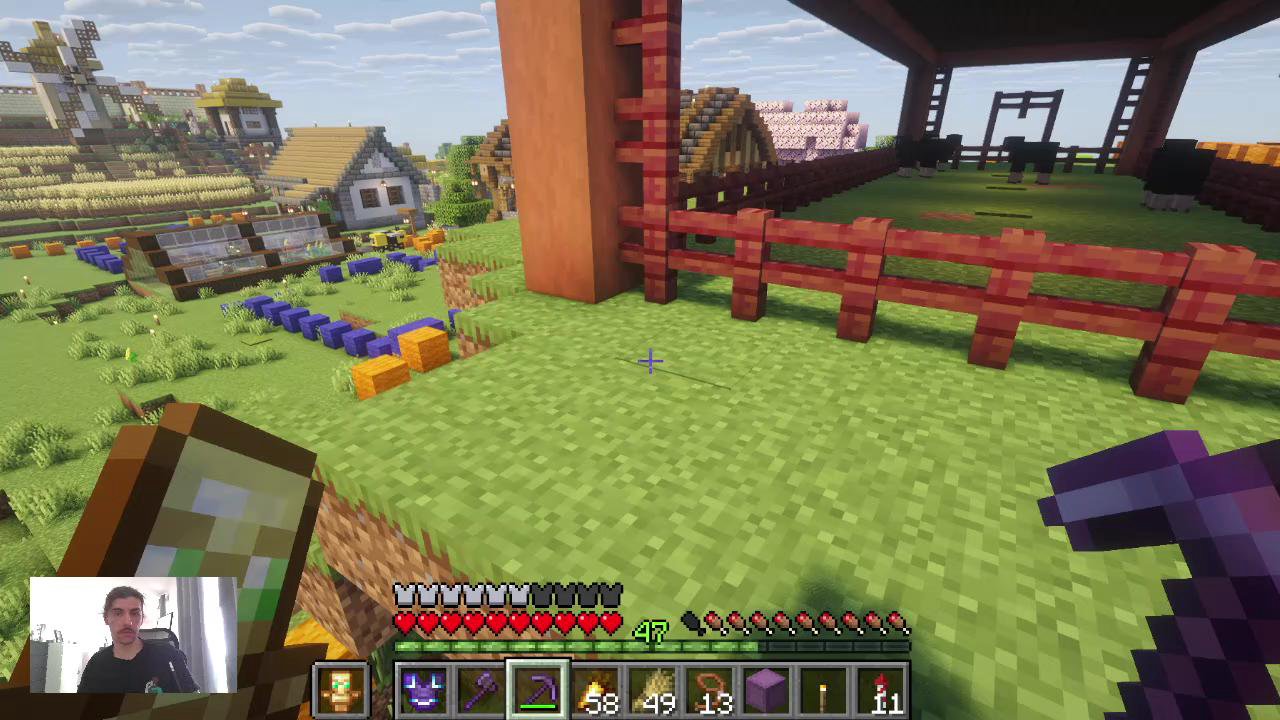
Task: Select the stack of 11 redstone torches
Action: pyautogui.click(x=880, y=690)
